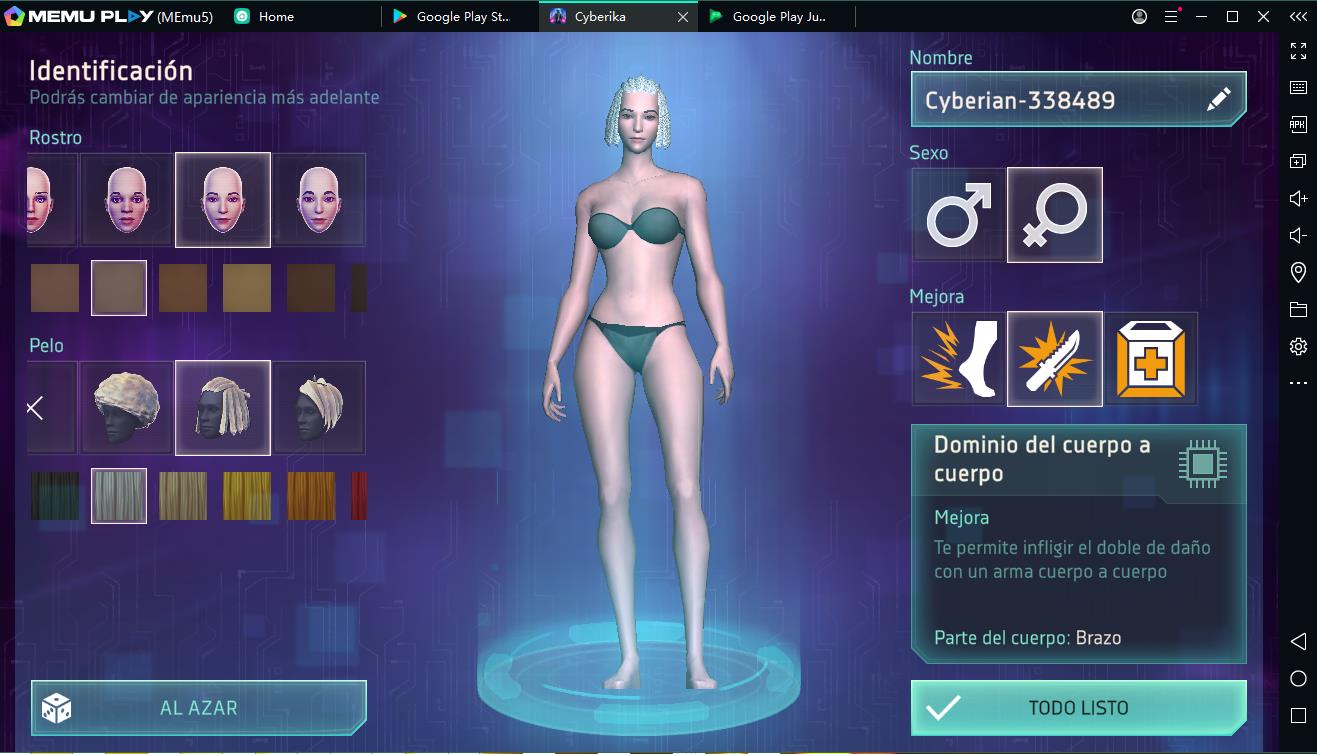1317x754 pixels.
Task: Collapse the sidebar with the double-arrow icon
Action: click(x=1296, y=16)
